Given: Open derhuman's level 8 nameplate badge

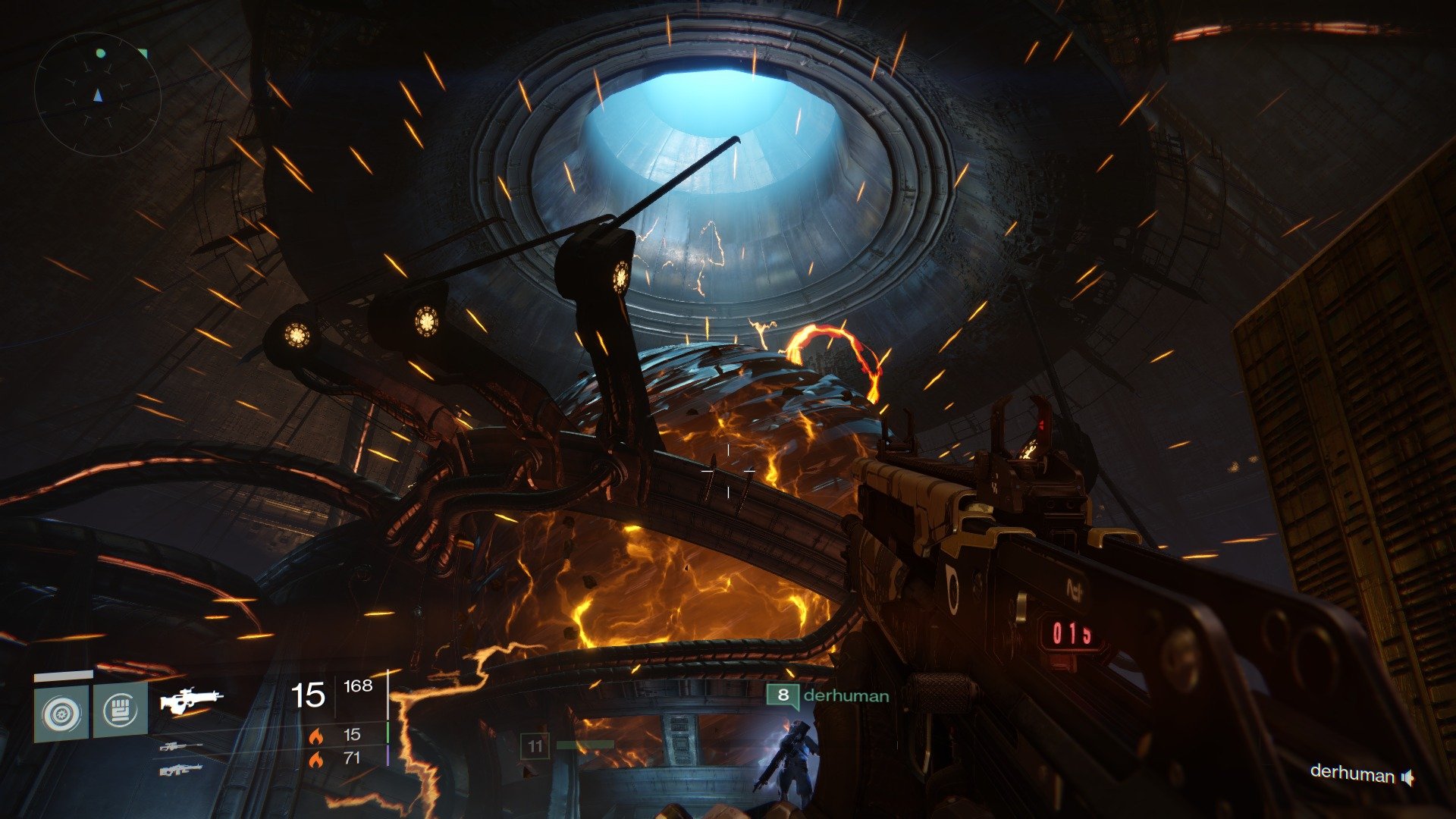Looking at the screenshot, I should 783,695.
